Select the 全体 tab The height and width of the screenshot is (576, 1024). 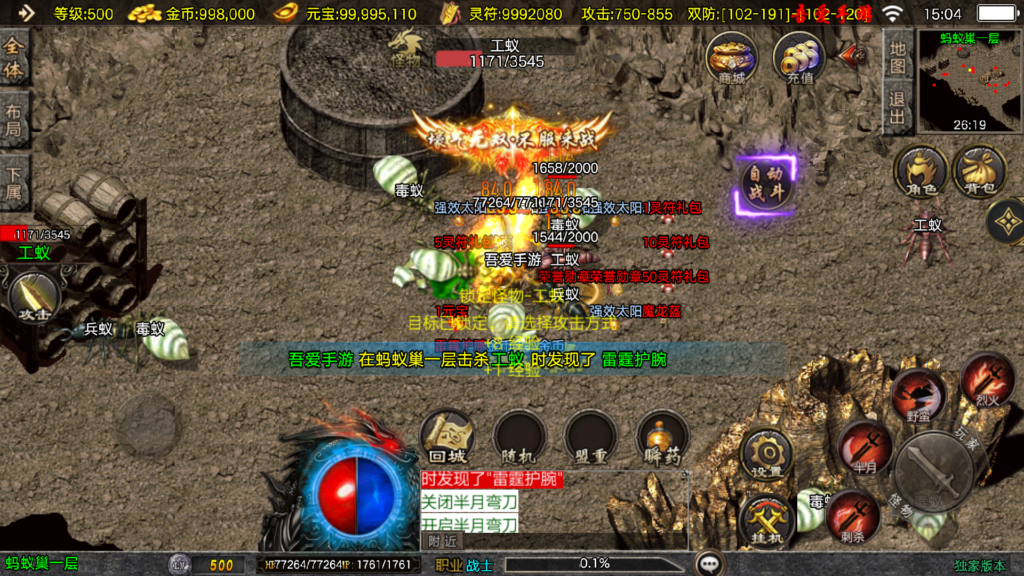(x=14, y=58)
